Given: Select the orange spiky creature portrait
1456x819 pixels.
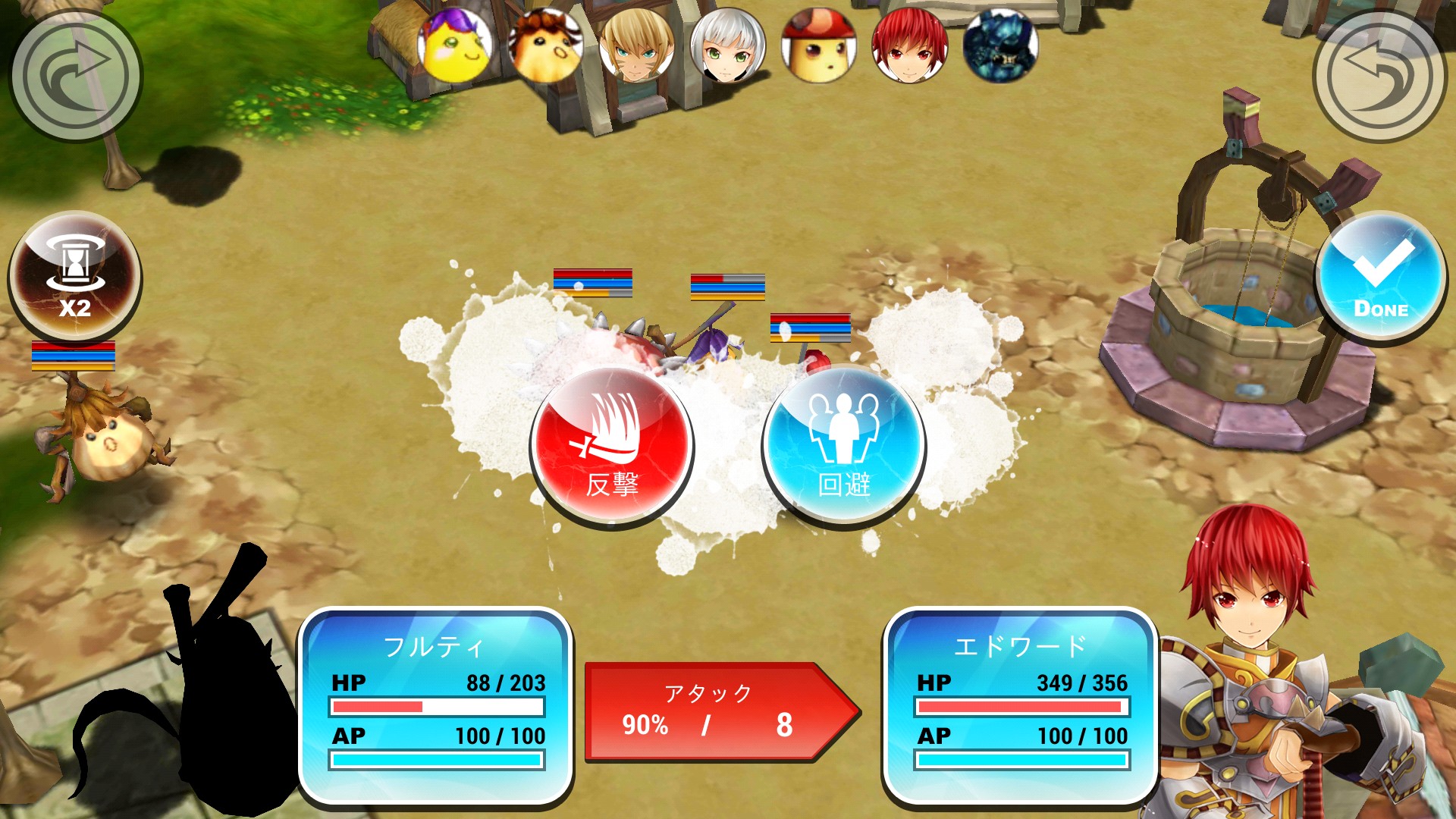Looking at the screenshot, I should click(x=546, y=45).
